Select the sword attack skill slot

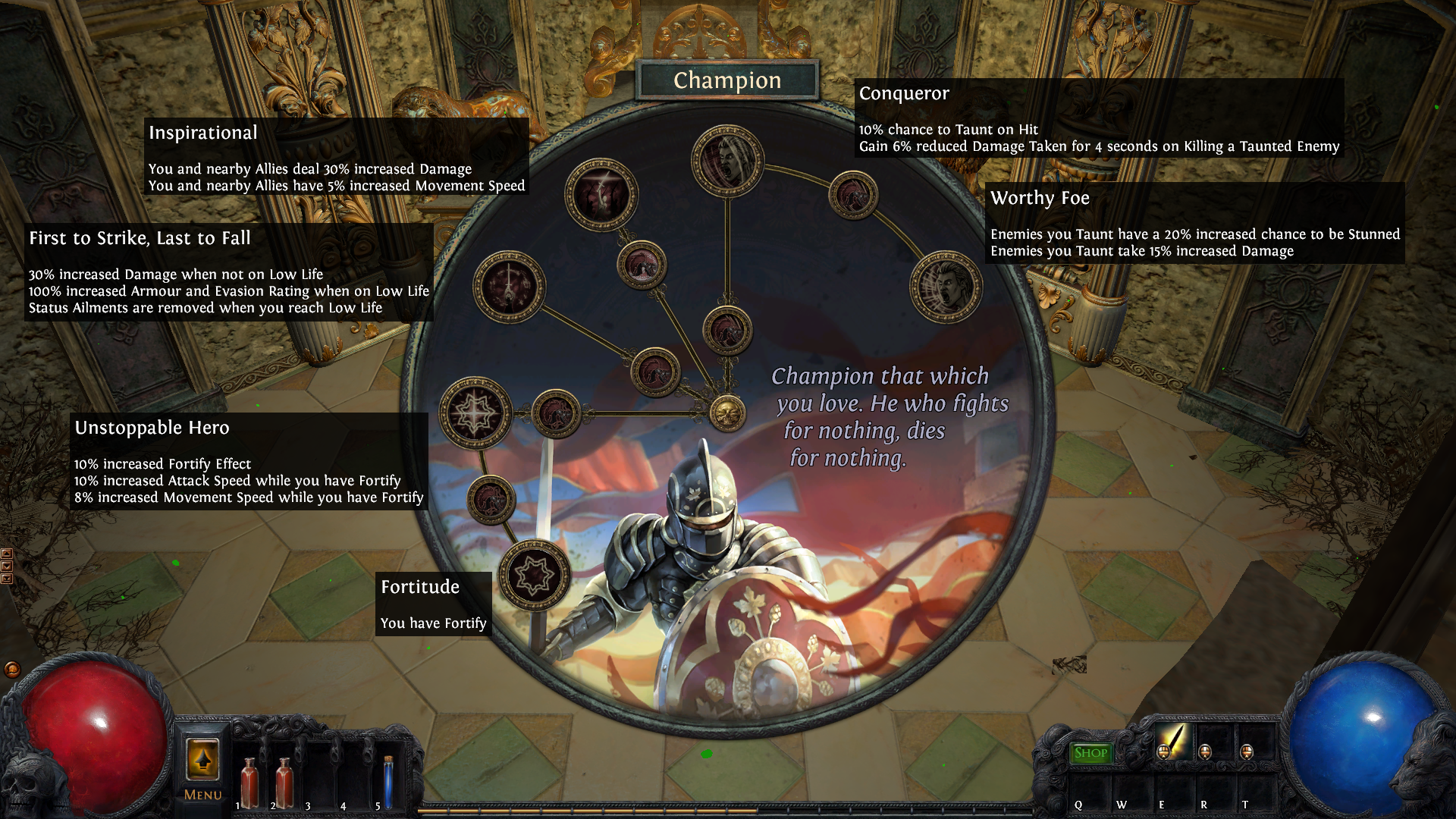1172,740
